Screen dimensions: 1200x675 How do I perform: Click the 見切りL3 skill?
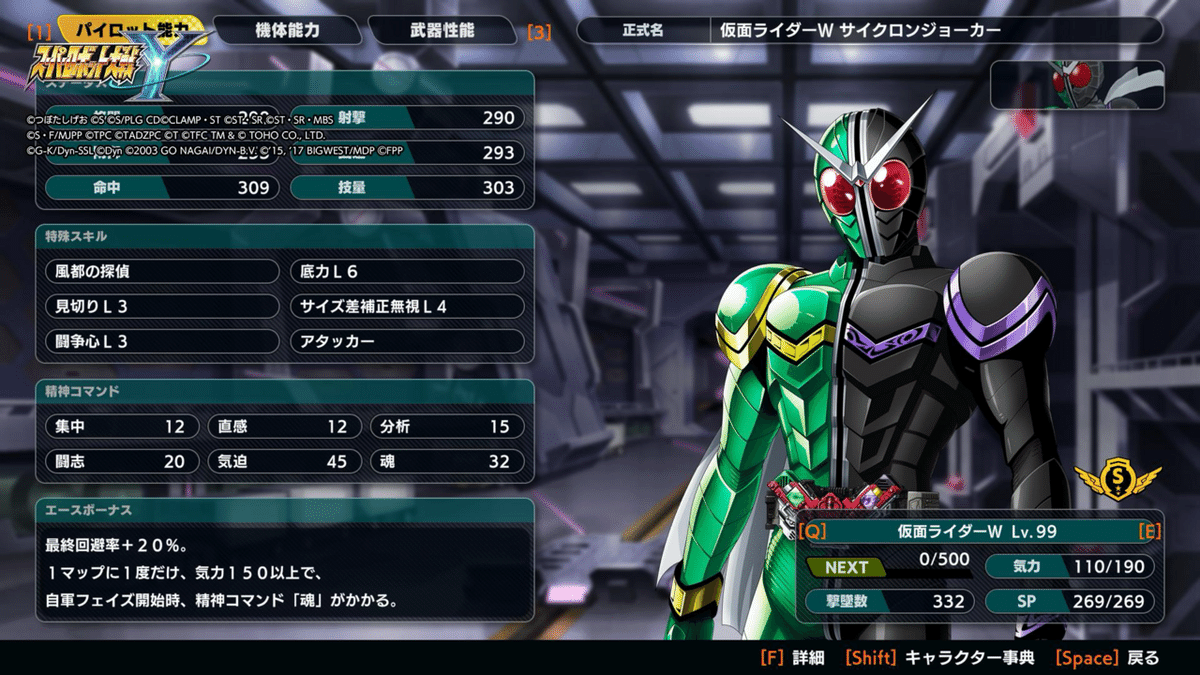[162, 306]
